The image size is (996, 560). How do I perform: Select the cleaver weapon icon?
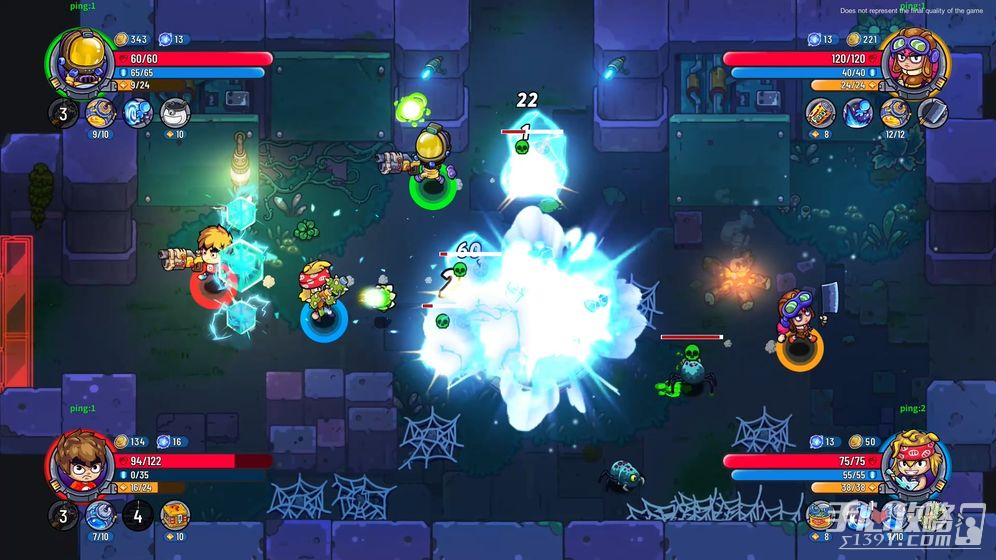point(932,112)
